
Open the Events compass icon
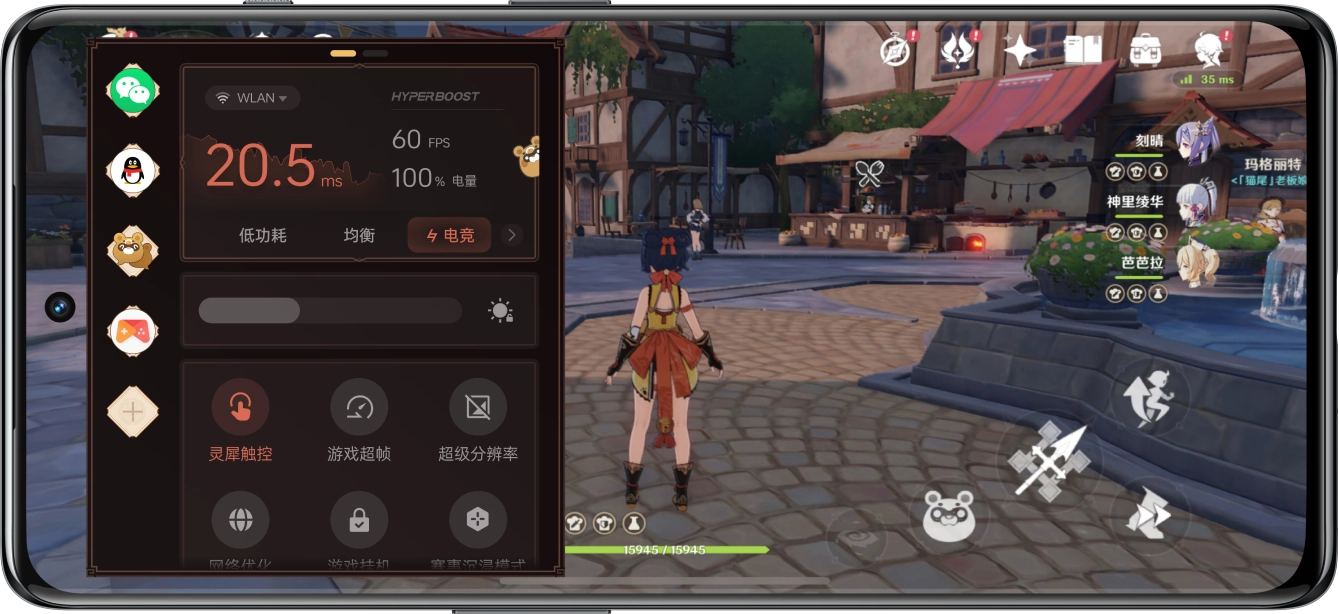894,49
